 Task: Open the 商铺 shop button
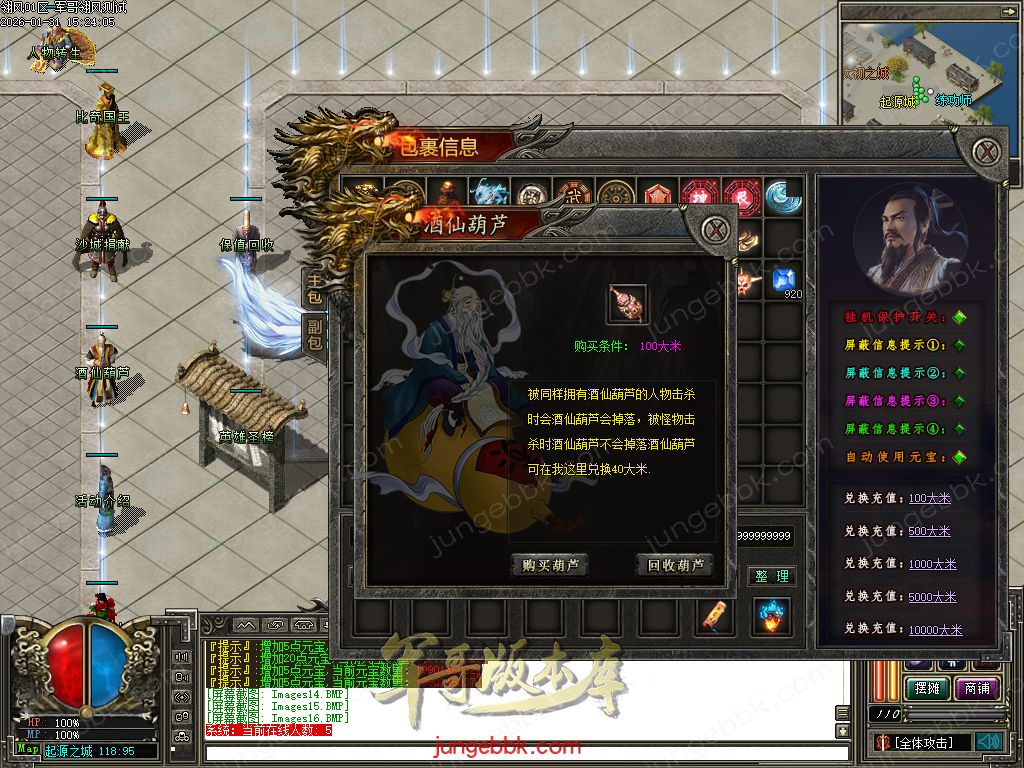[976, 689]
